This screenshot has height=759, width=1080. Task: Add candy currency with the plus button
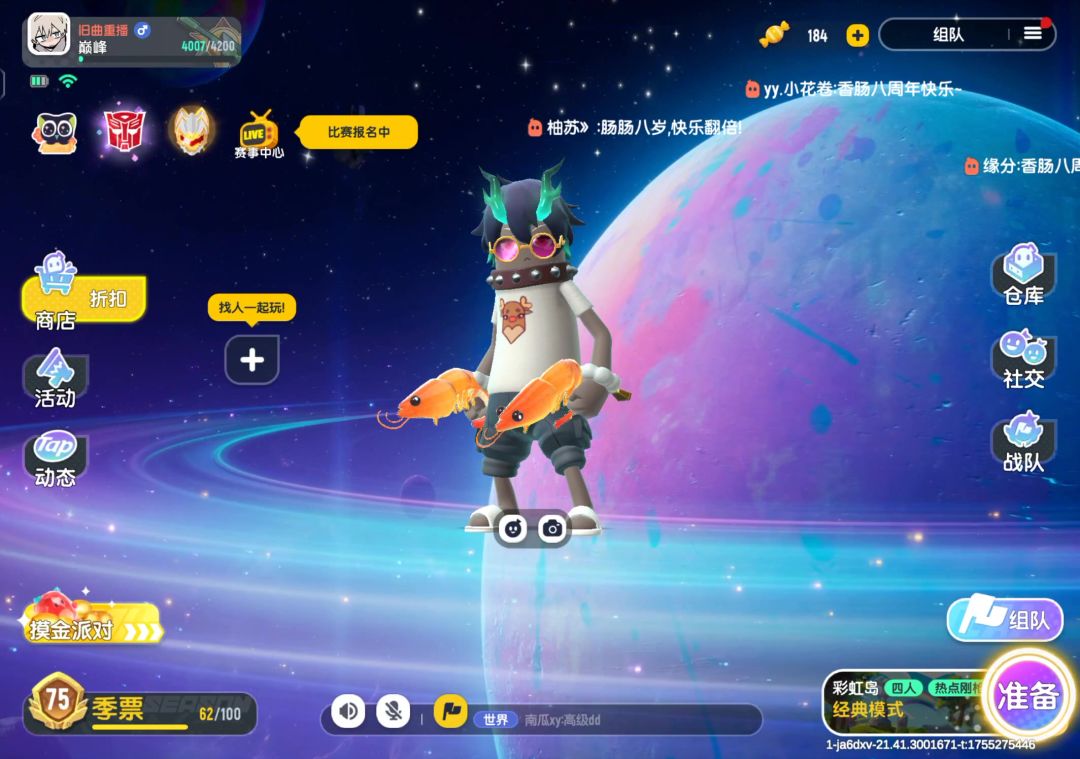click(x=857, y=35)
